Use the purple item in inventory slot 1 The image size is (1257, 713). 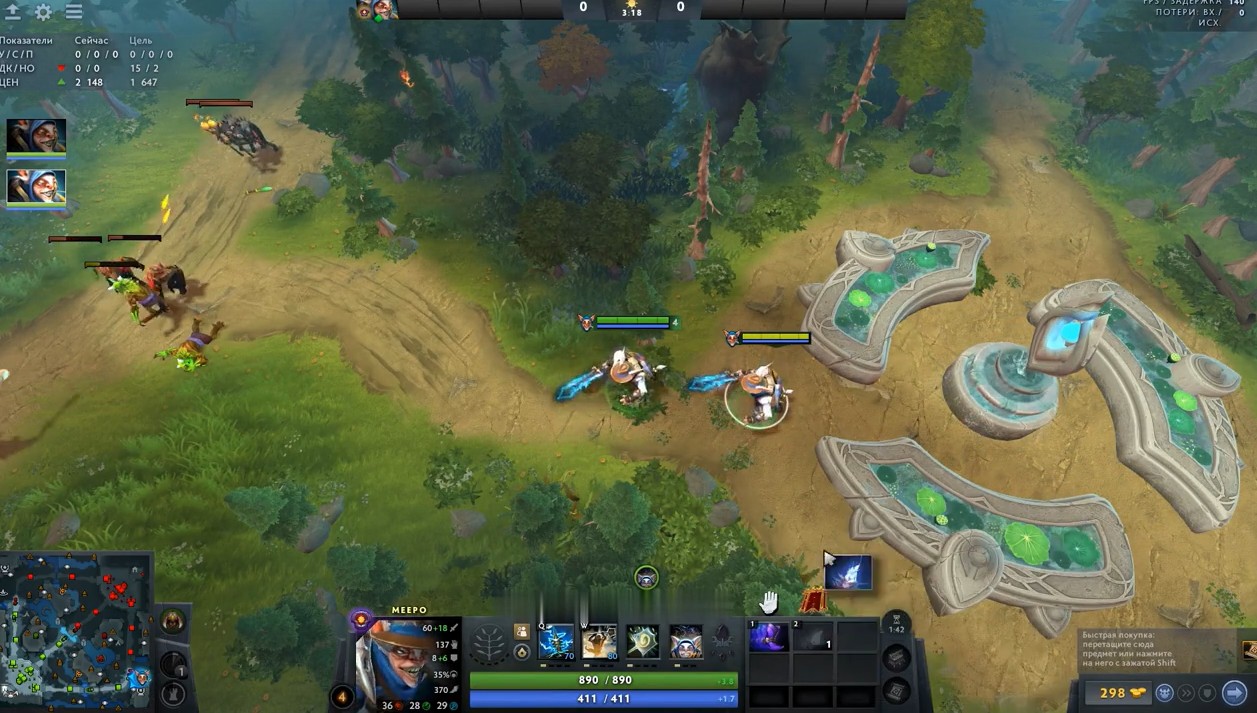tap(768, 637)
